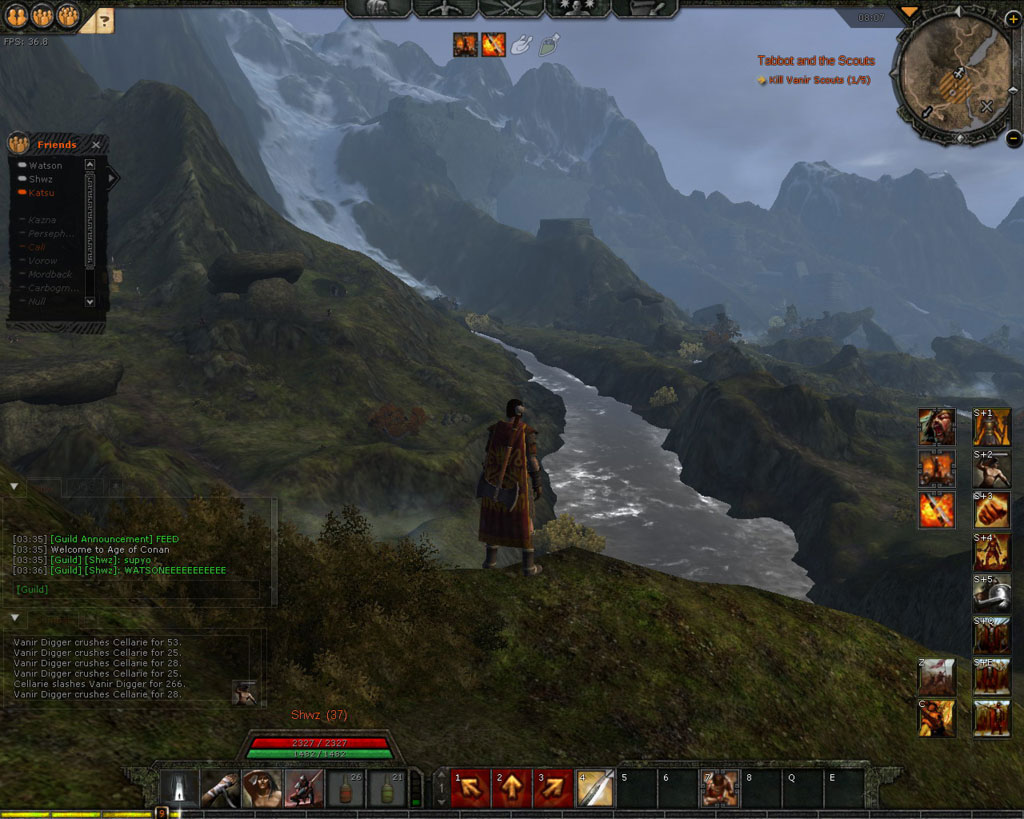Activate the helmet ability icon
This screenshot has width=1024, height=819.
(992, 593)
